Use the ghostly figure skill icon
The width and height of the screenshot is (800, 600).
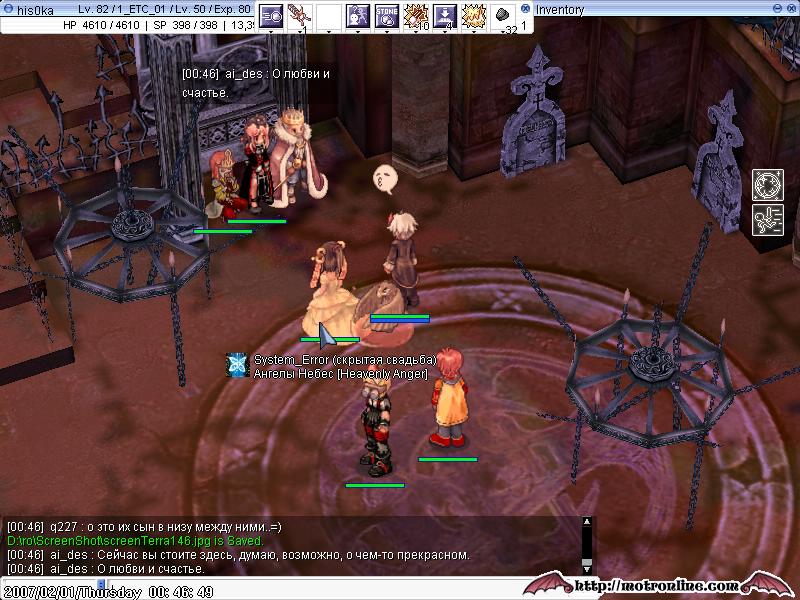click(x=357, y=15)
